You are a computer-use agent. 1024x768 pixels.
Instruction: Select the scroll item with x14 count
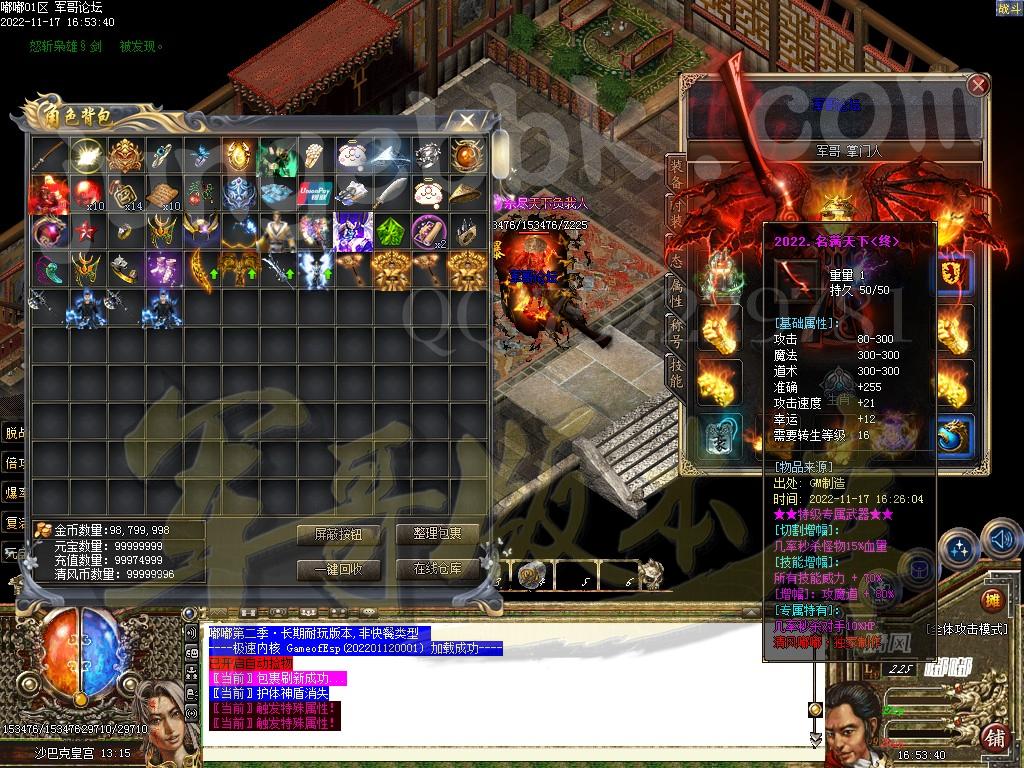point(124,191)
